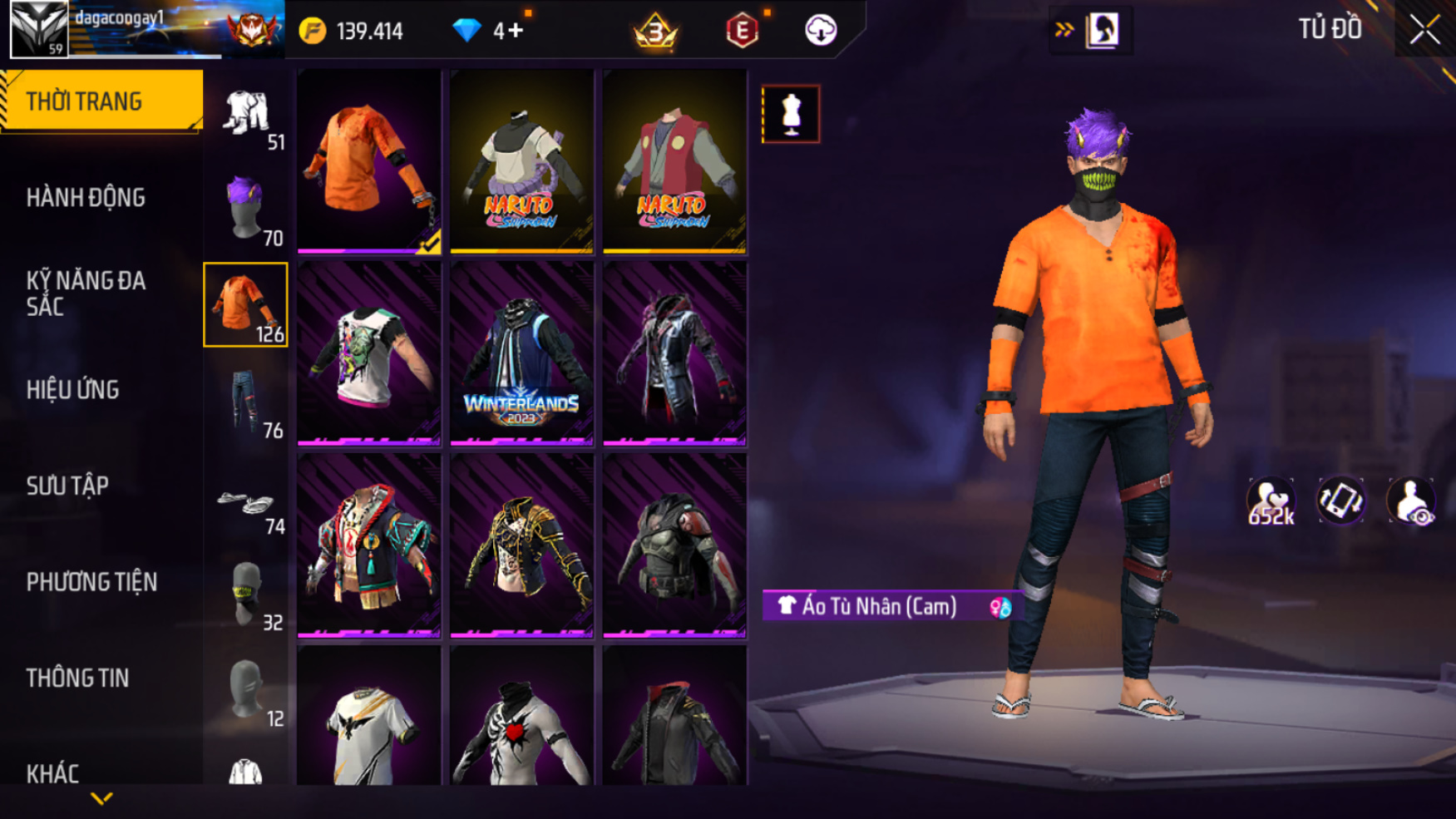Choose the jeans pants category
Image resolution: width=1456 pixels, height=819 pixels.
(x=246, y=401)
